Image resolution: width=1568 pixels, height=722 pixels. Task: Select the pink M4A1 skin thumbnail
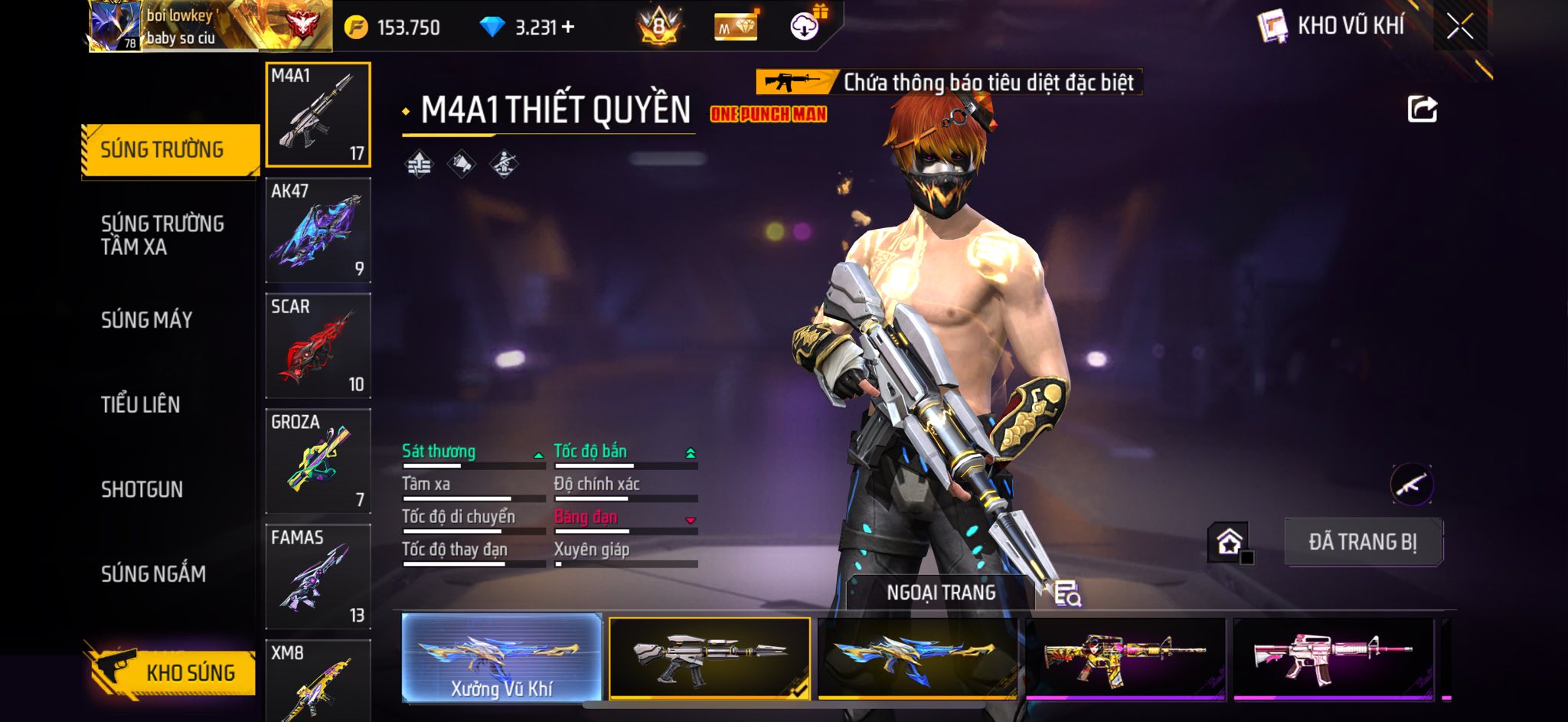tap(1333, 658)
